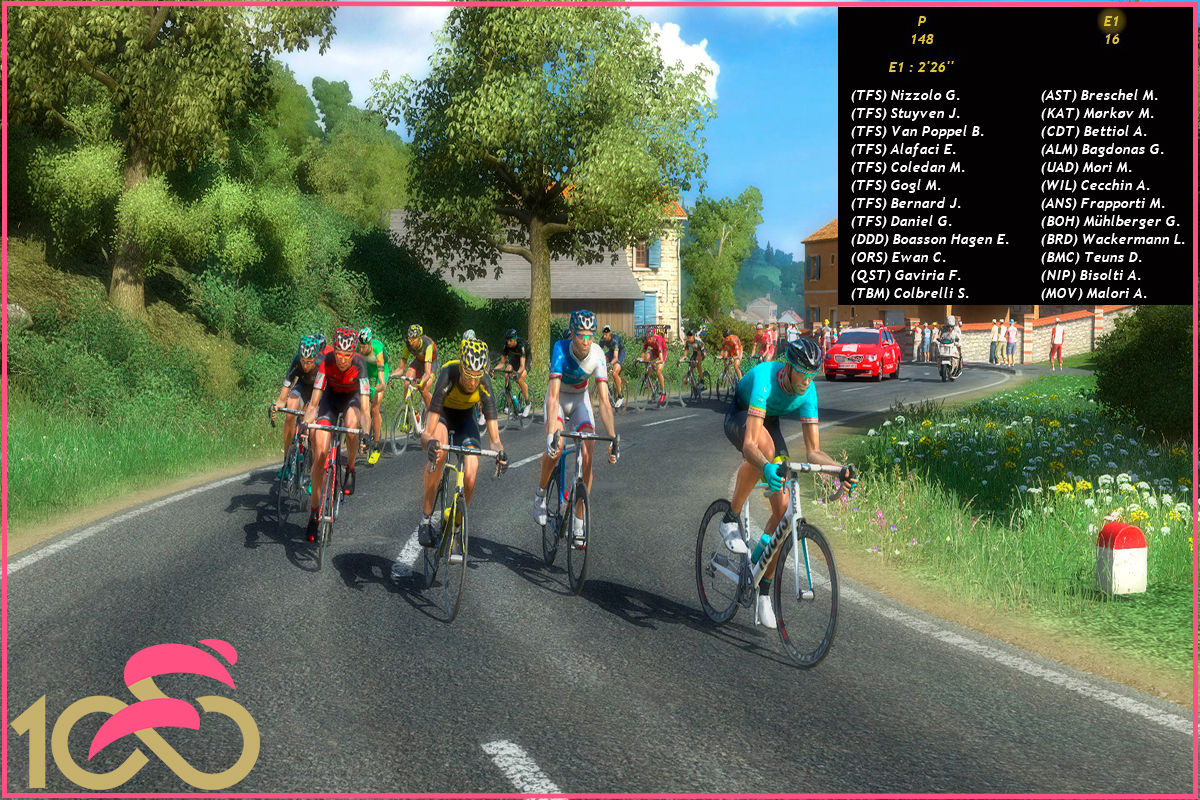Click Mühlberger G. row
This screenshot has height=800, width=1200.
(x=1110, y=221)
